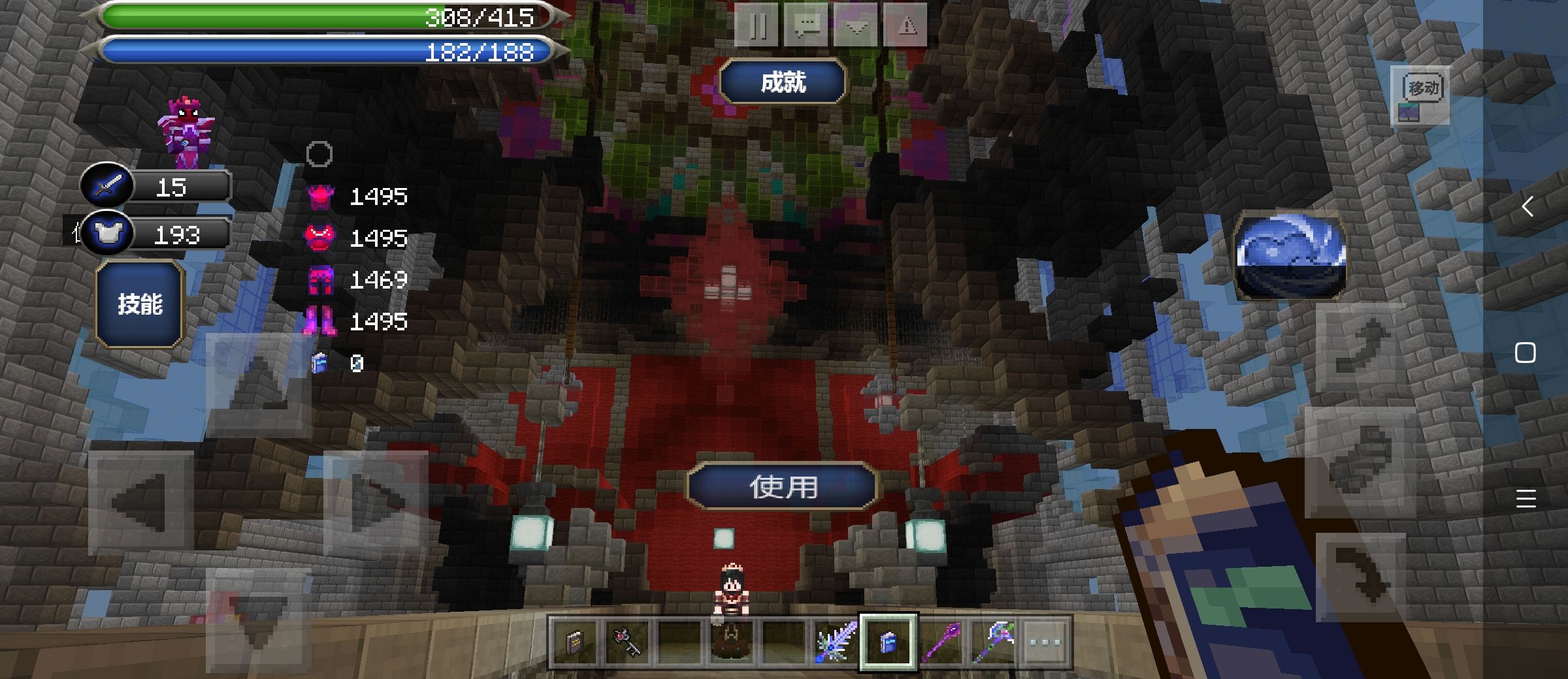
Task: Tap the move-forward arrow pad
Action: click(x=259, y=385)
